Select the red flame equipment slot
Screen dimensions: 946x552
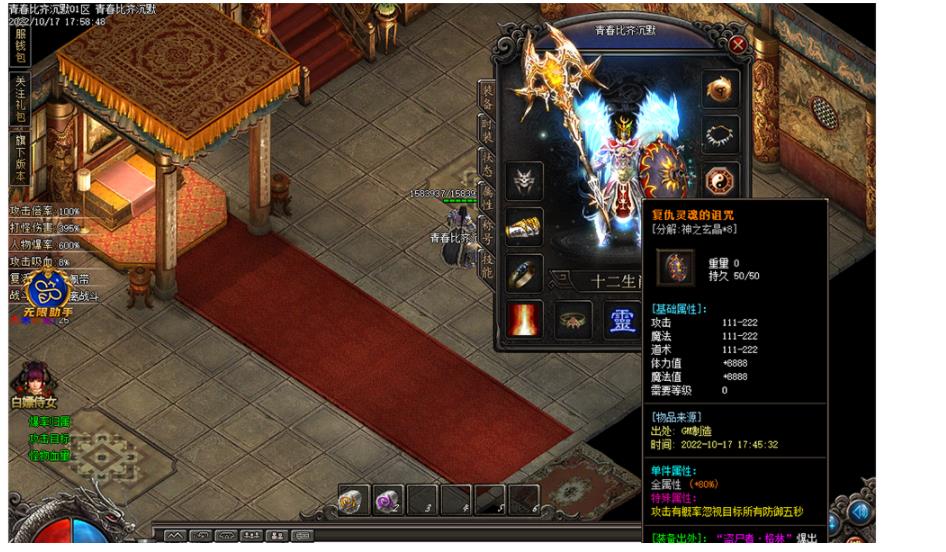click(x=524, y=319)
